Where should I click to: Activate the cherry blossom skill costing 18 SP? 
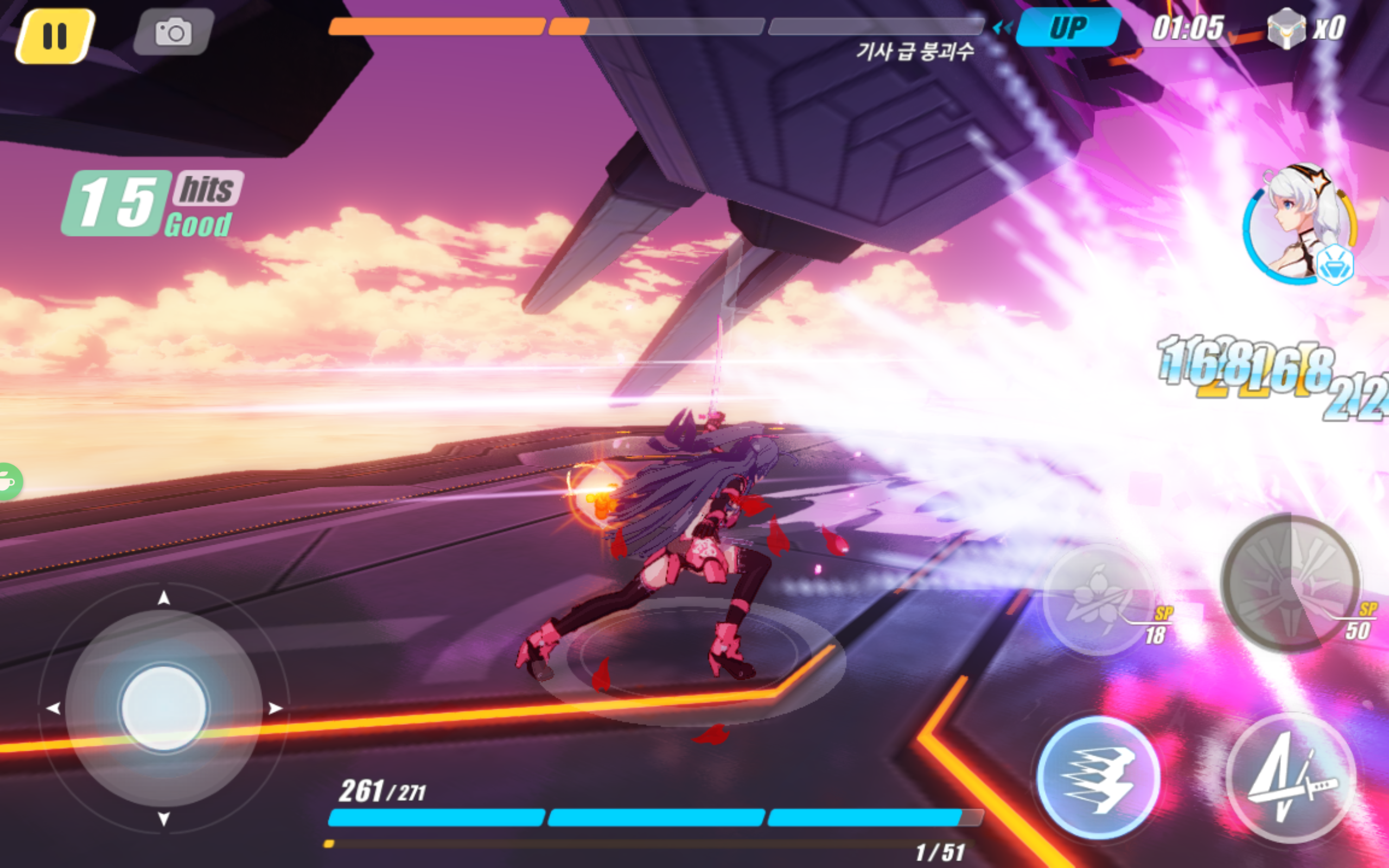pos(1098,599)
